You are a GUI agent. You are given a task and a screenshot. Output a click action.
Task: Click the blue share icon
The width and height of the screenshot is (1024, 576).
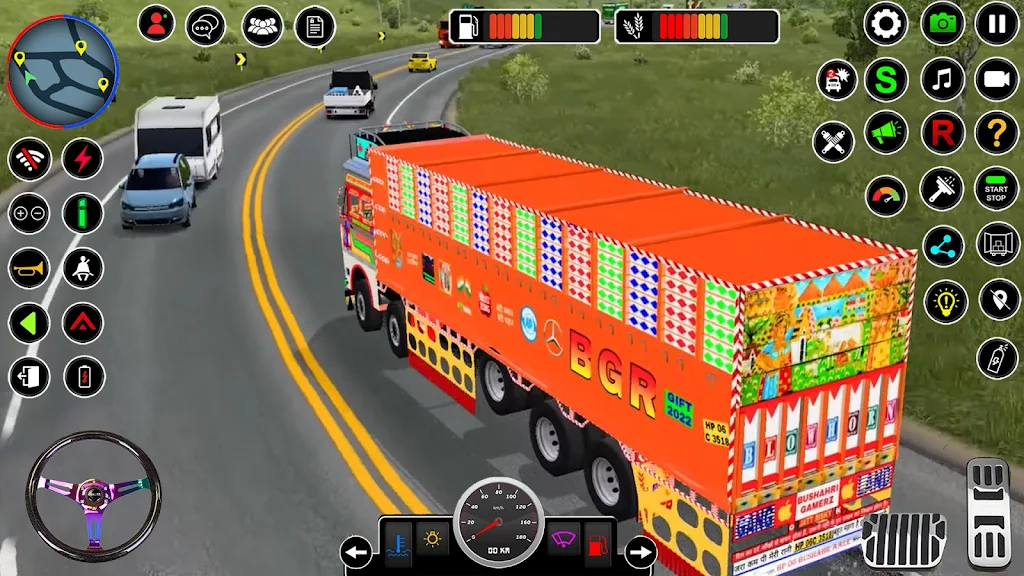(x=942, y=245)
